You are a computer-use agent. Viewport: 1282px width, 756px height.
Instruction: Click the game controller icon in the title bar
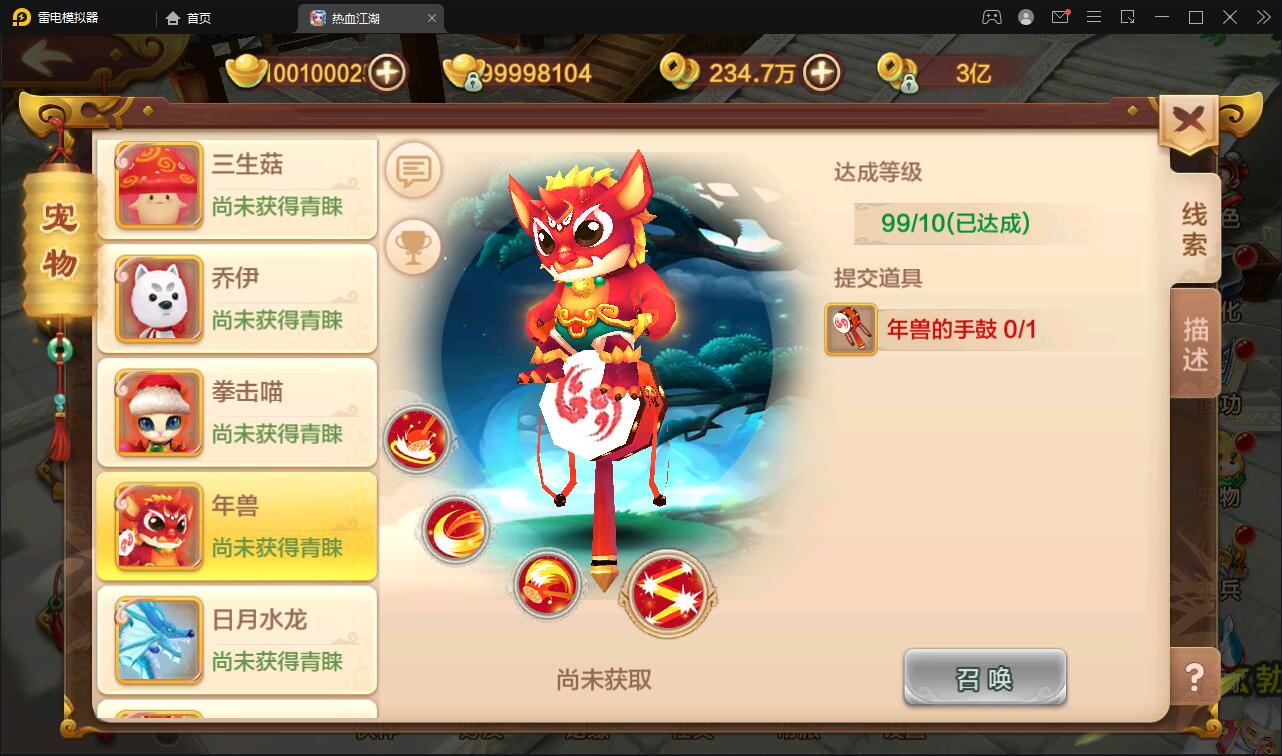[x=990, y=17]
